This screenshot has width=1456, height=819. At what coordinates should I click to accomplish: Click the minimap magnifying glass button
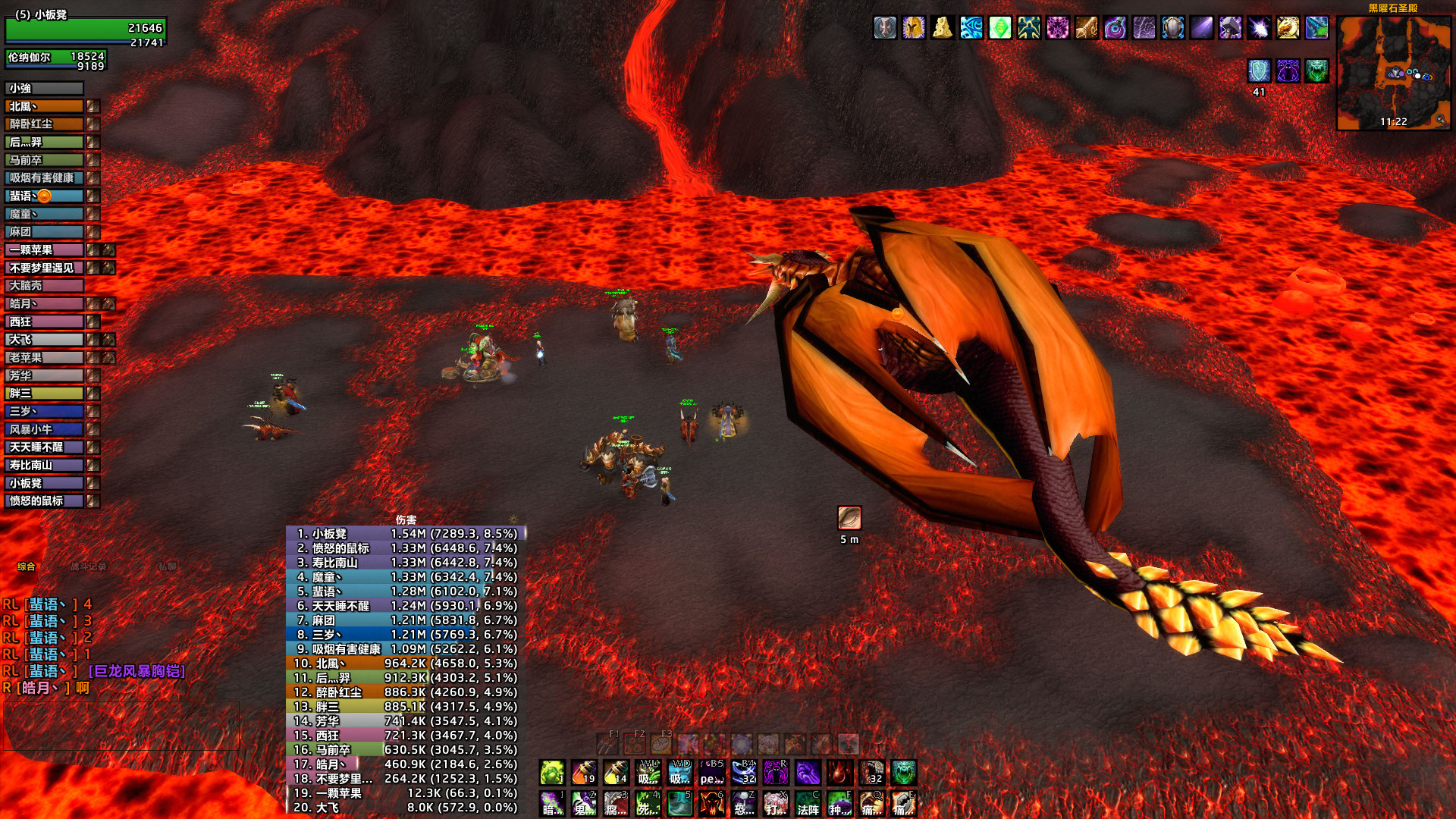click(1440, 120)
